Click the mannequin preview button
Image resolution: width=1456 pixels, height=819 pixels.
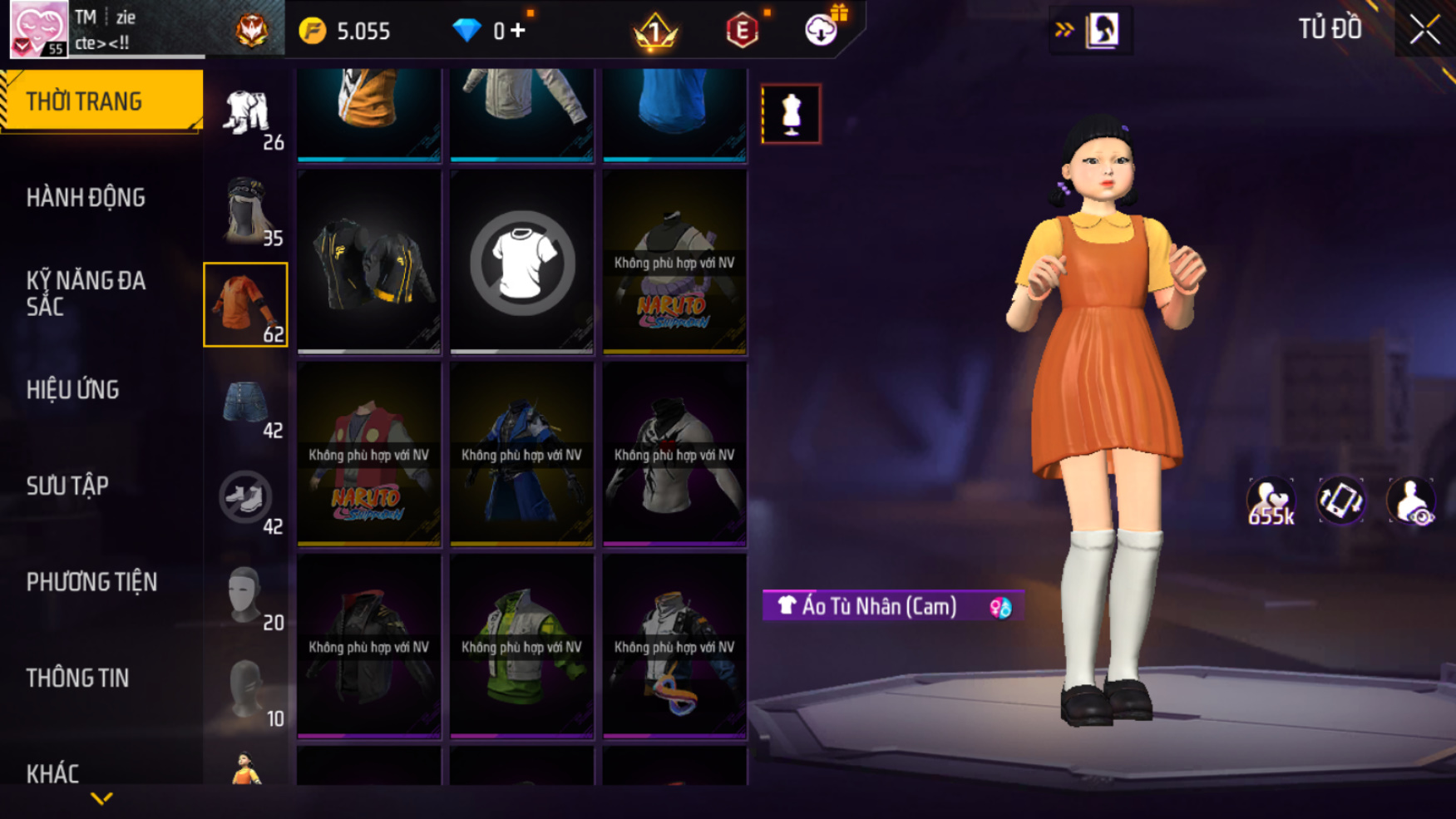click(x=791, y=114)
